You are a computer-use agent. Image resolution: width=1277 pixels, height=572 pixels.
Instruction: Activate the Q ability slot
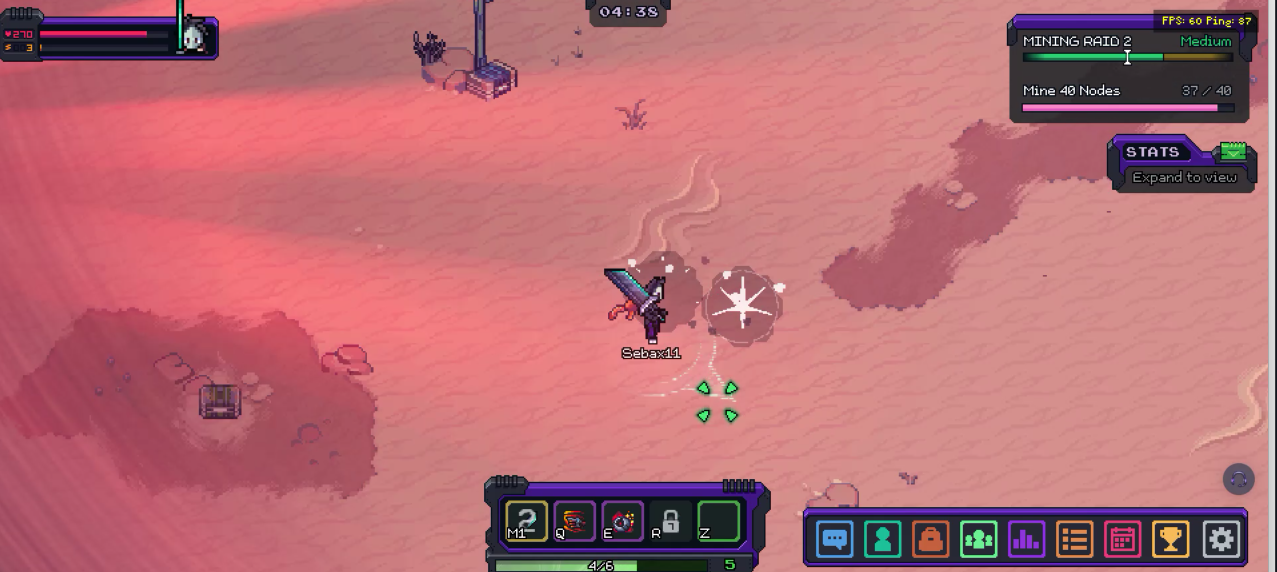point(574,521)
